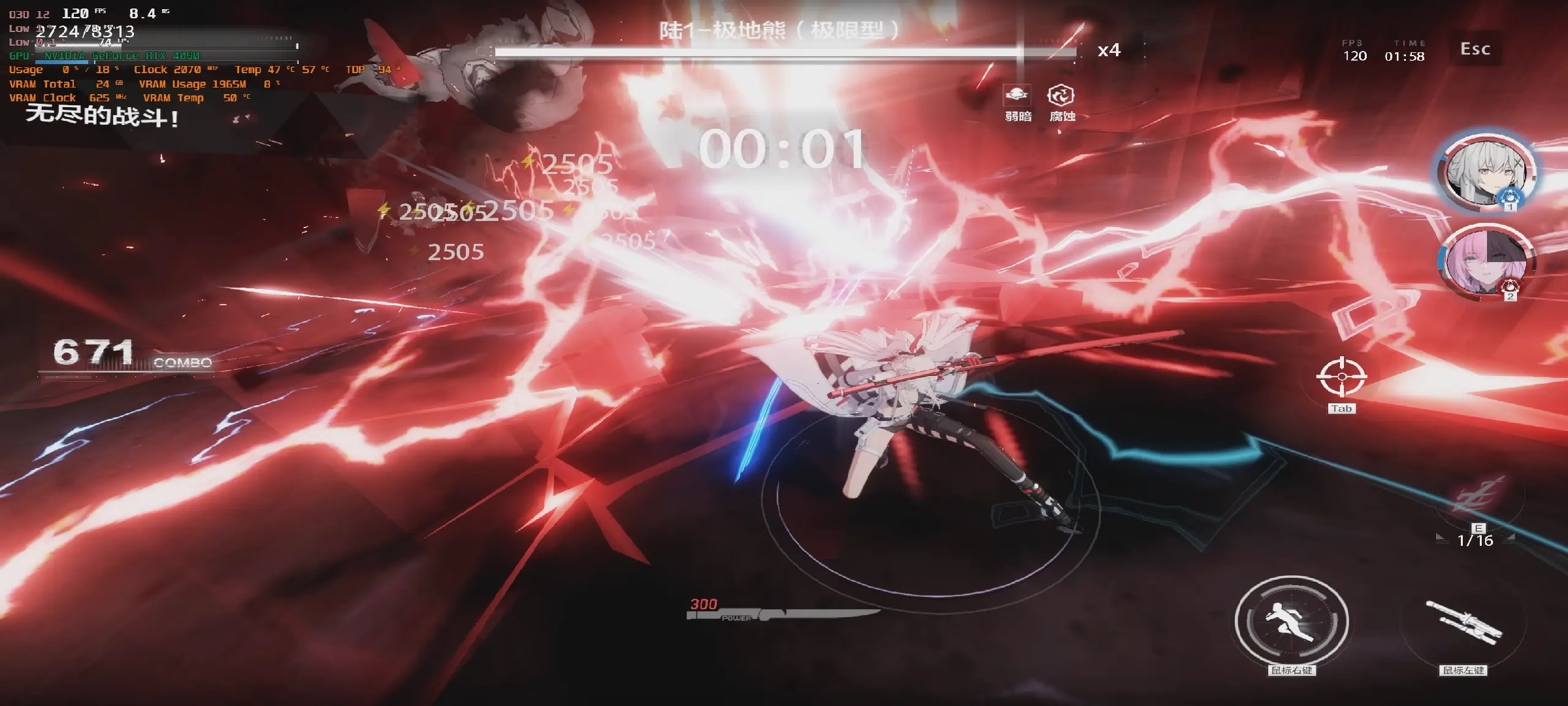The image size is (1568, 706).
Task: Use the sword basic attack button
Action: coord(1463,622)
